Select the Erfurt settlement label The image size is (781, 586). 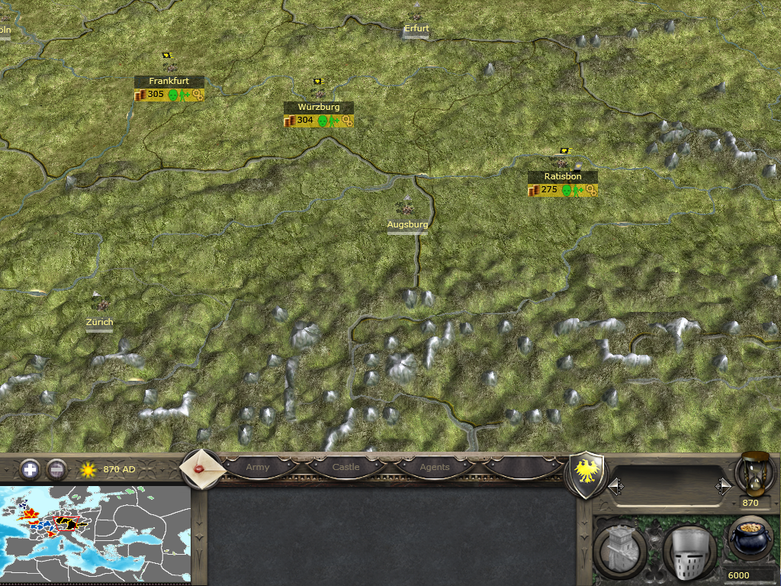point(416,29)
